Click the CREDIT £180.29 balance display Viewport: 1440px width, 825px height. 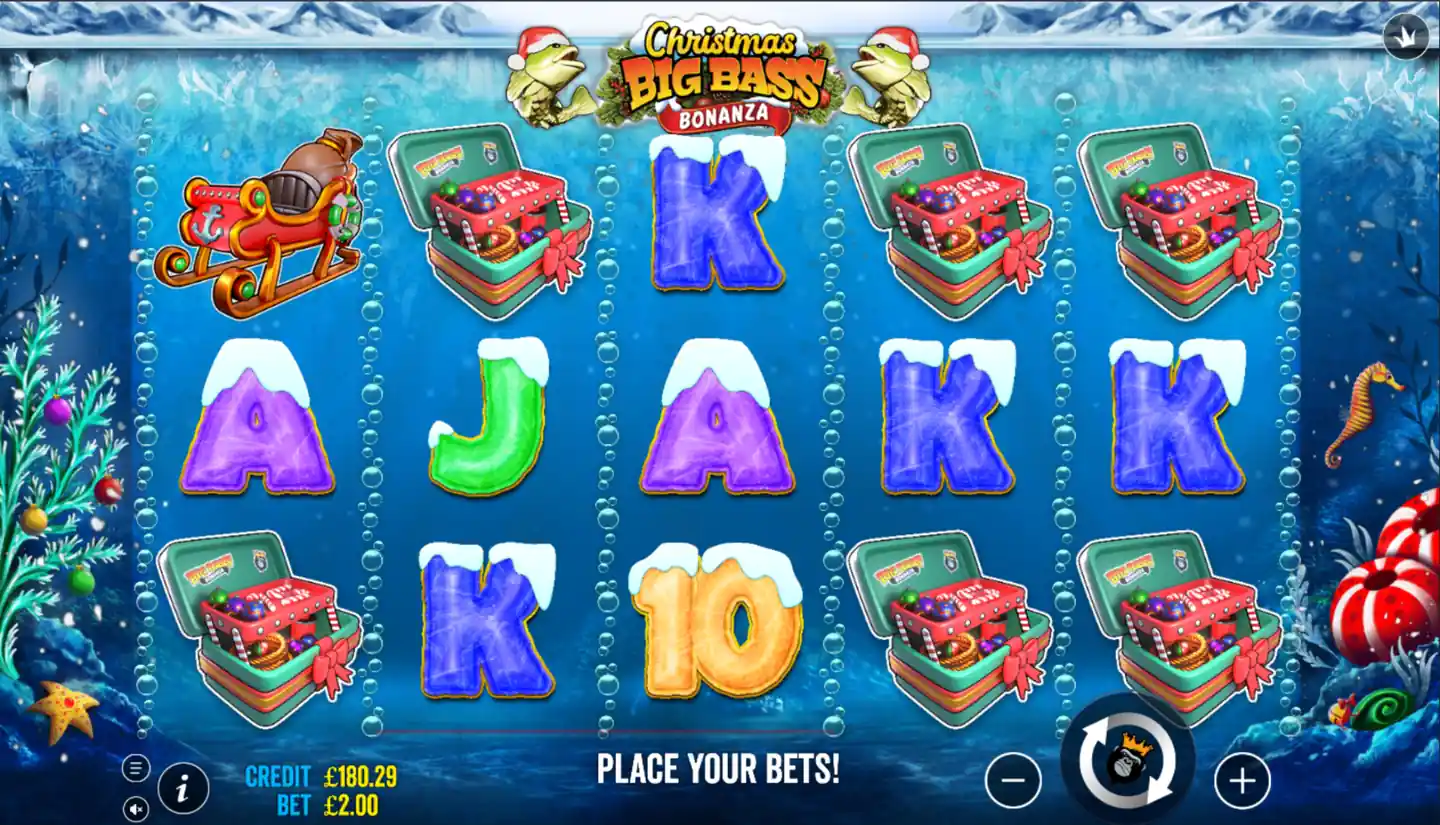tap(320, 775)
